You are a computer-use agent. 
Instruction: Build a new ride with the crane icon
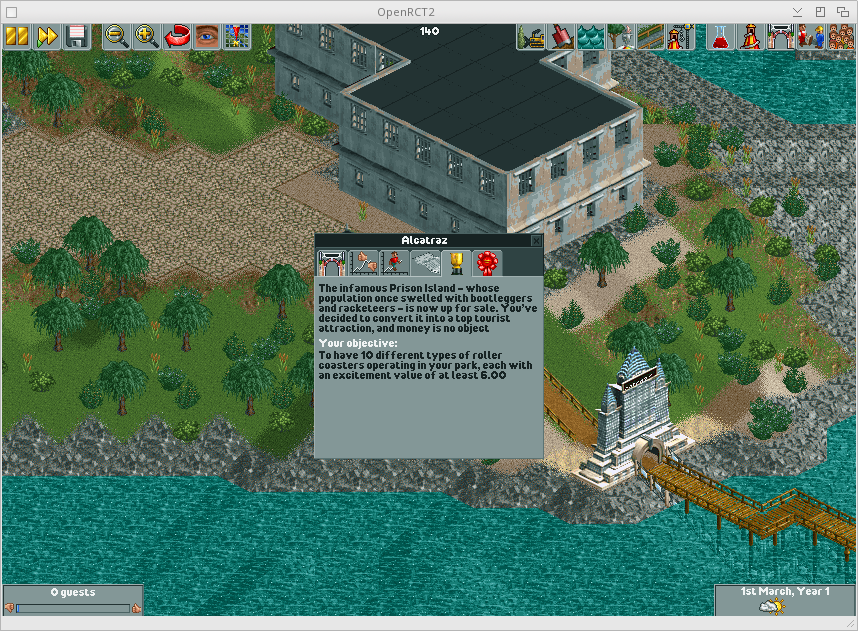681,37
